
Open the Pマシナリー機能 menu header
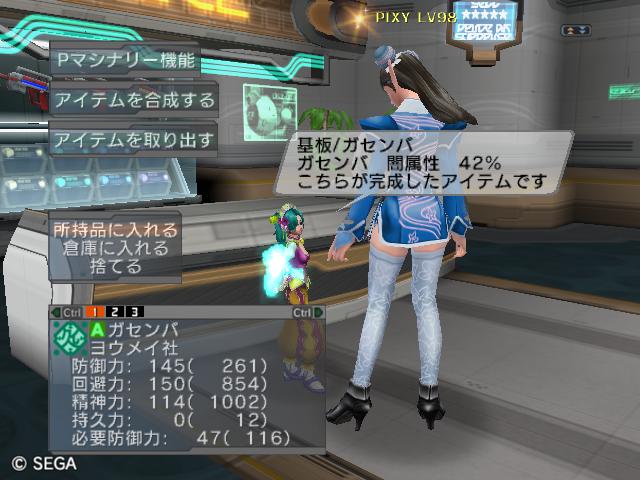[x=125, y=59]
